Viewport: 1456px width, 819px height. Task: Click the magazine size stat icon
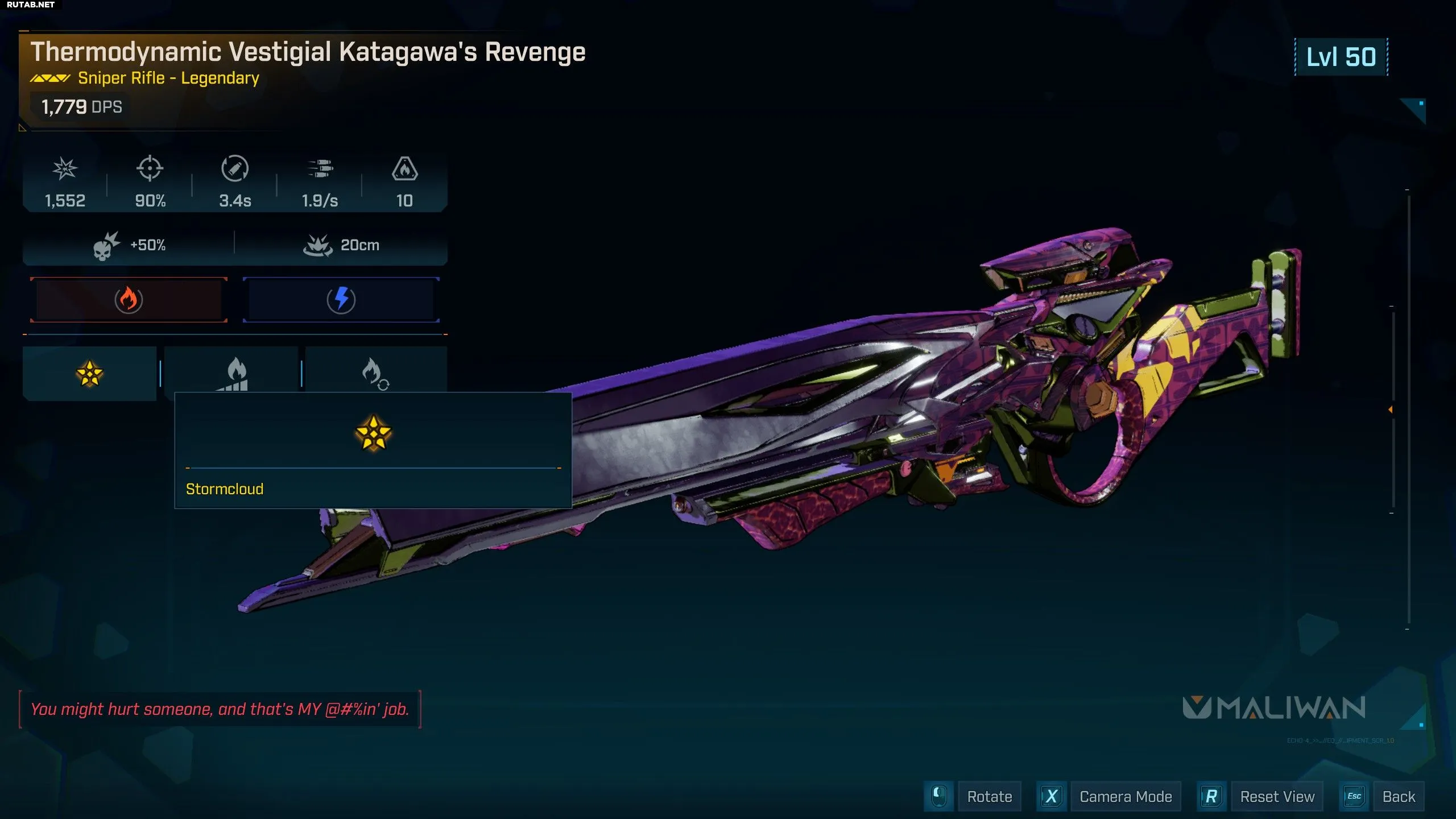(404, 169)
